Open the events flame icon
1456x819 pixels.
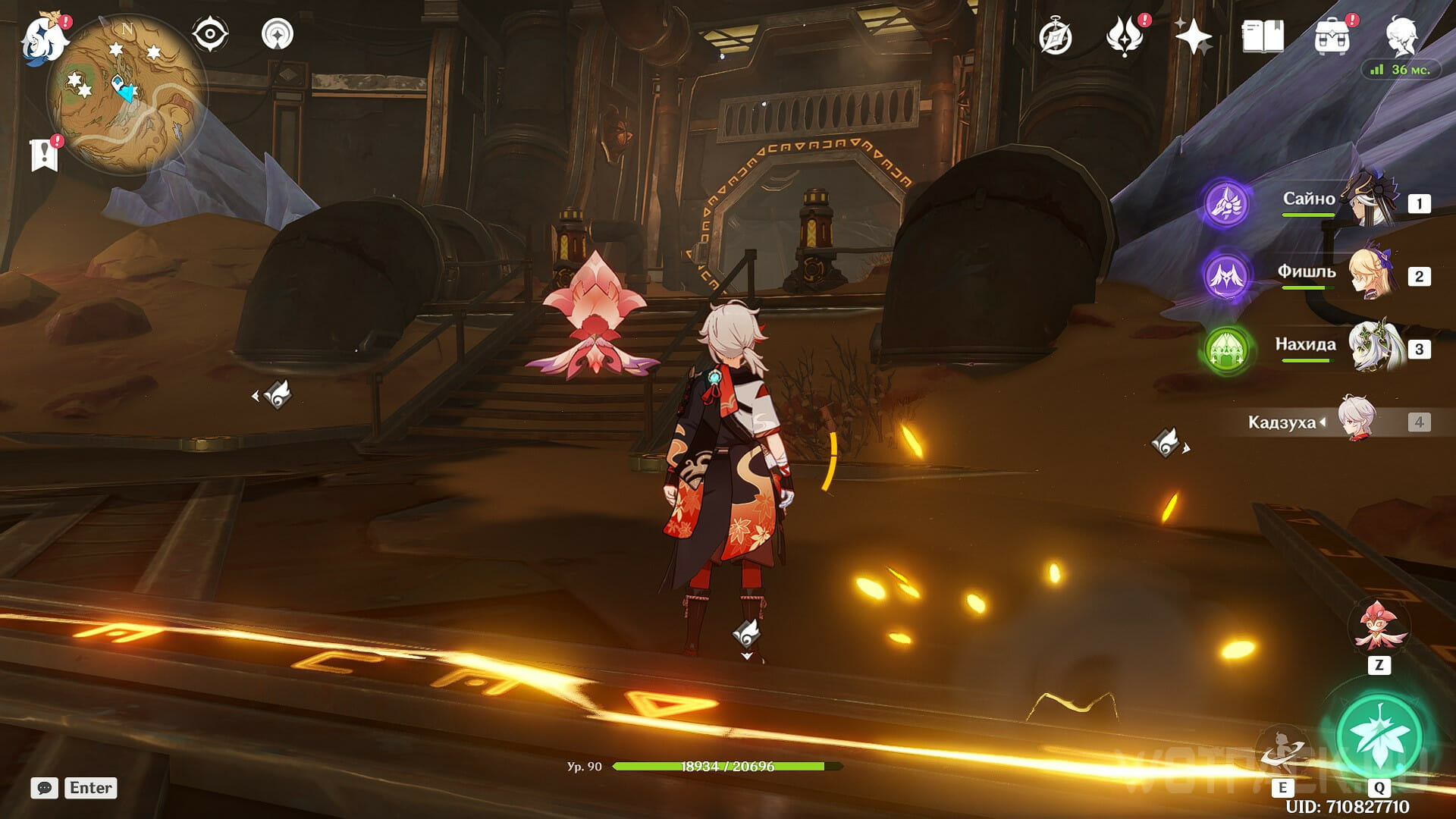tap(1124, 37)
